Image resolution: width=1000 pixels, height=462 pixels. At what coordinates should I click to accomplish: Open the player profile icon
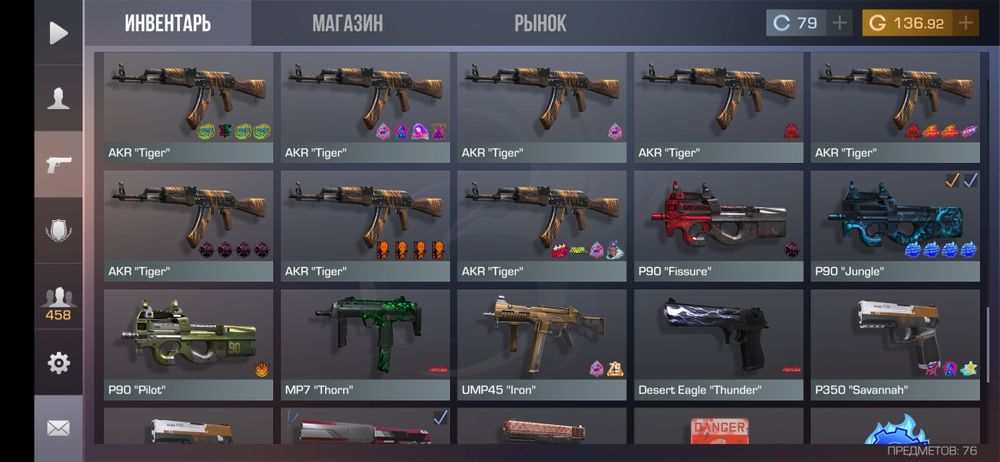tap(59, 98)
